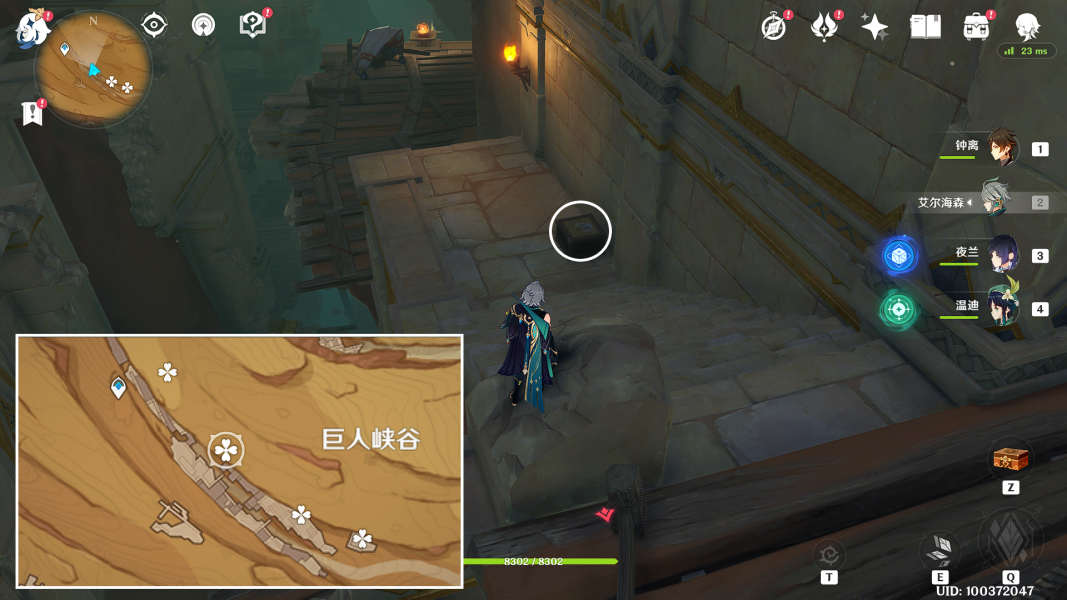Open the backpack inventory icon
Viewport: 1067px width, 600px height.
(x=976, y=27)
